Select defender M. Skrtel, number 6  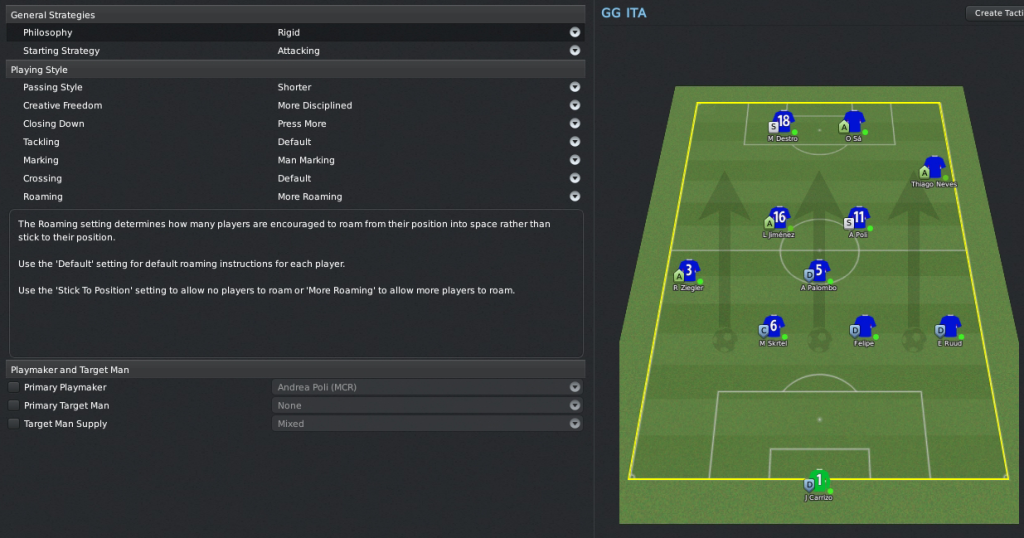773,327
